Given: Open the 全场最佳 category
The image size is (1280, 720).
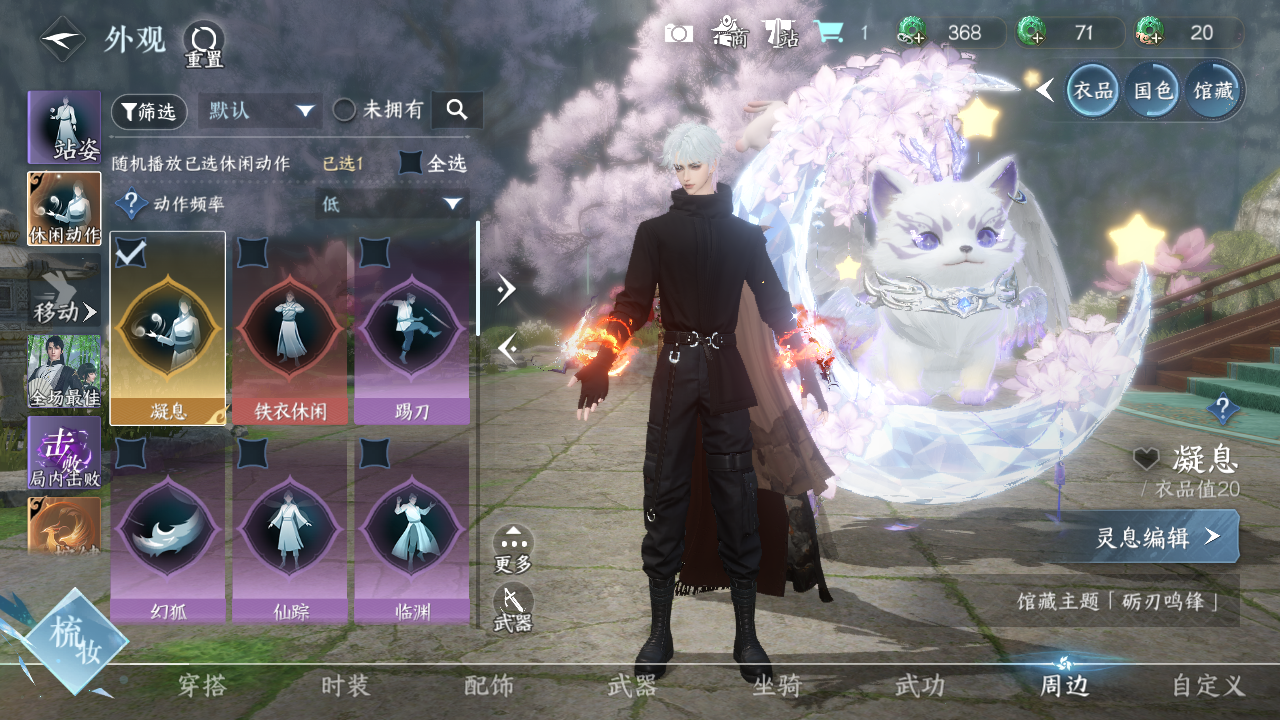Looking at the screenshot, I should [x=64, y=372].
